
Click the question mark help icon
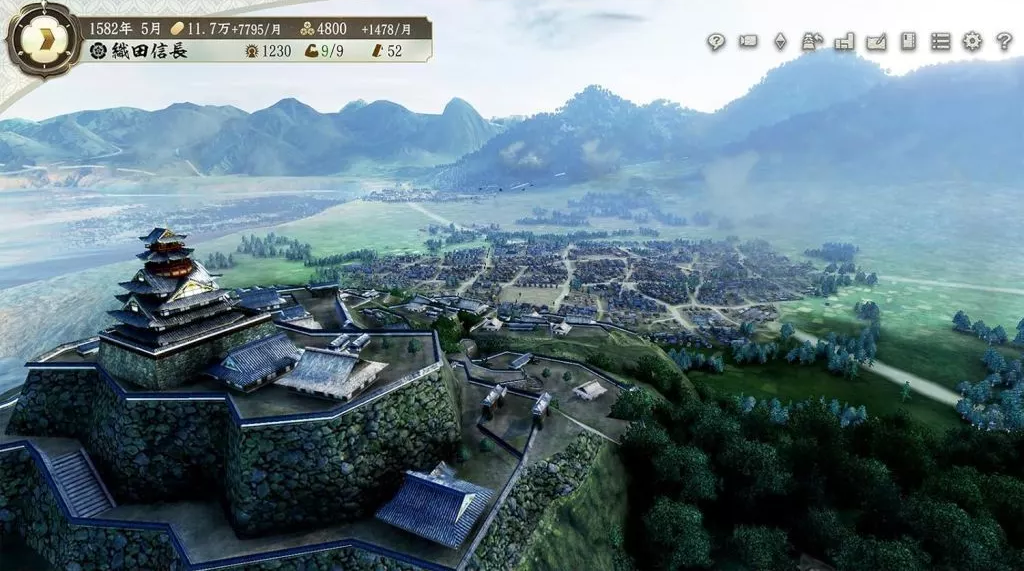pyautogui.click(x=1004, y=42)
